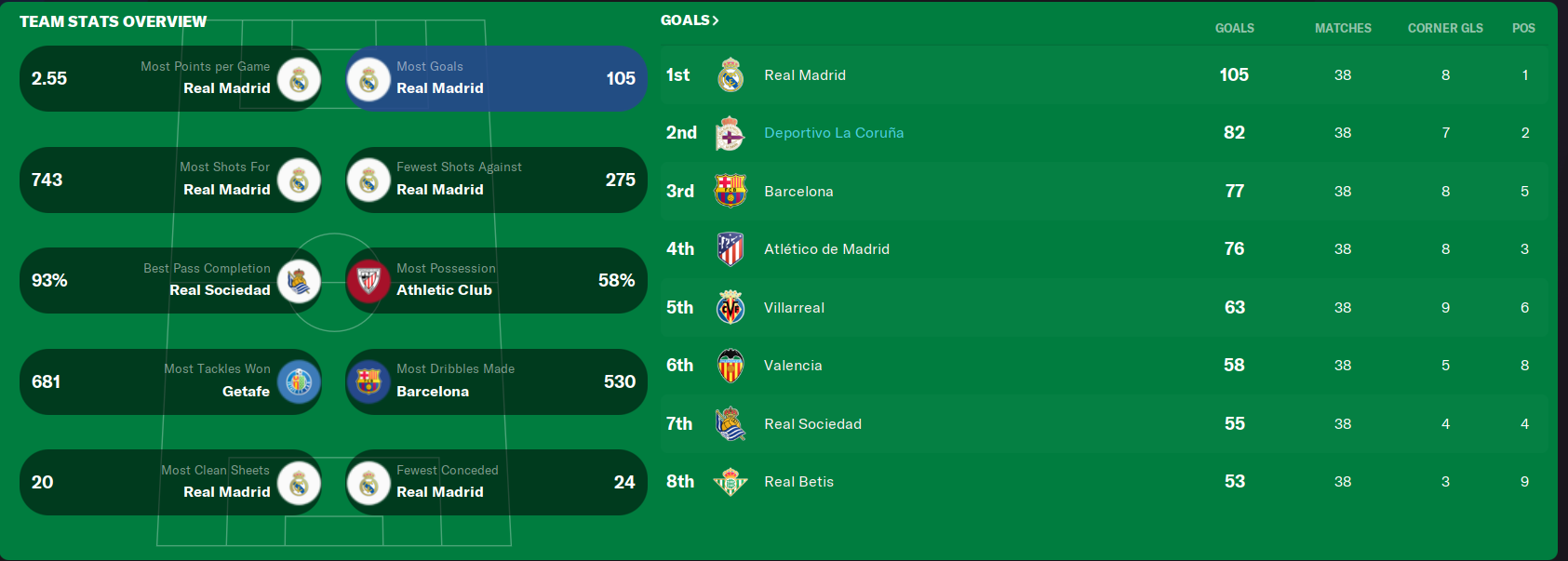The width and height of the screenshot is (1568, 561).
Task: Click Atlético de Madrid in the table
Action: click(x=826, y=249)
